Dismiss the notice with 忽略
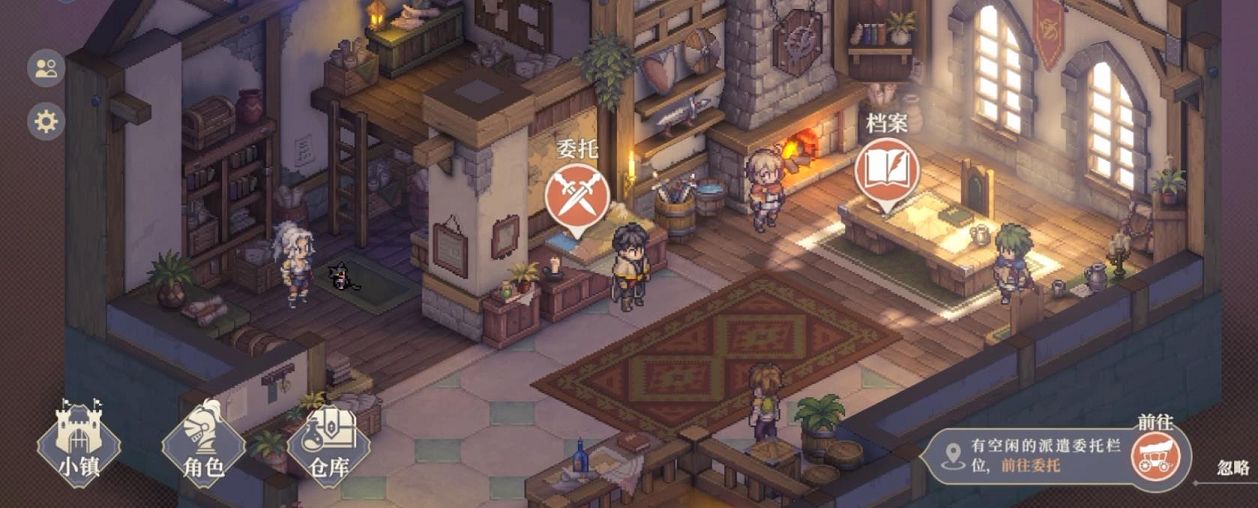The width and height of the screenshot is (1258, 508). [1233, 467]
